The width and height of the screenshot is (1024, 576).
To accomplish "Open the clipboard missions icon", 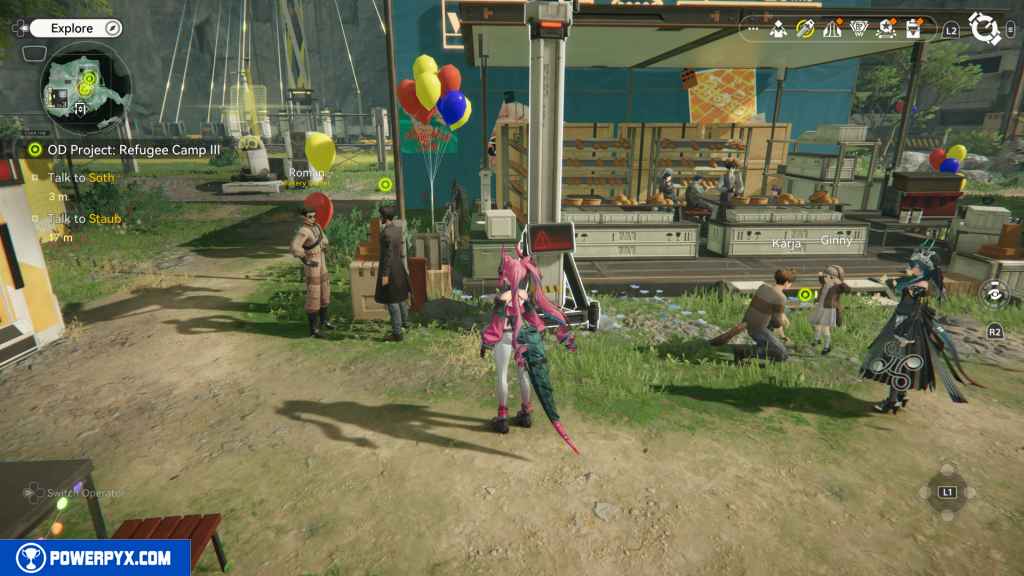I will tap(912, 29).
